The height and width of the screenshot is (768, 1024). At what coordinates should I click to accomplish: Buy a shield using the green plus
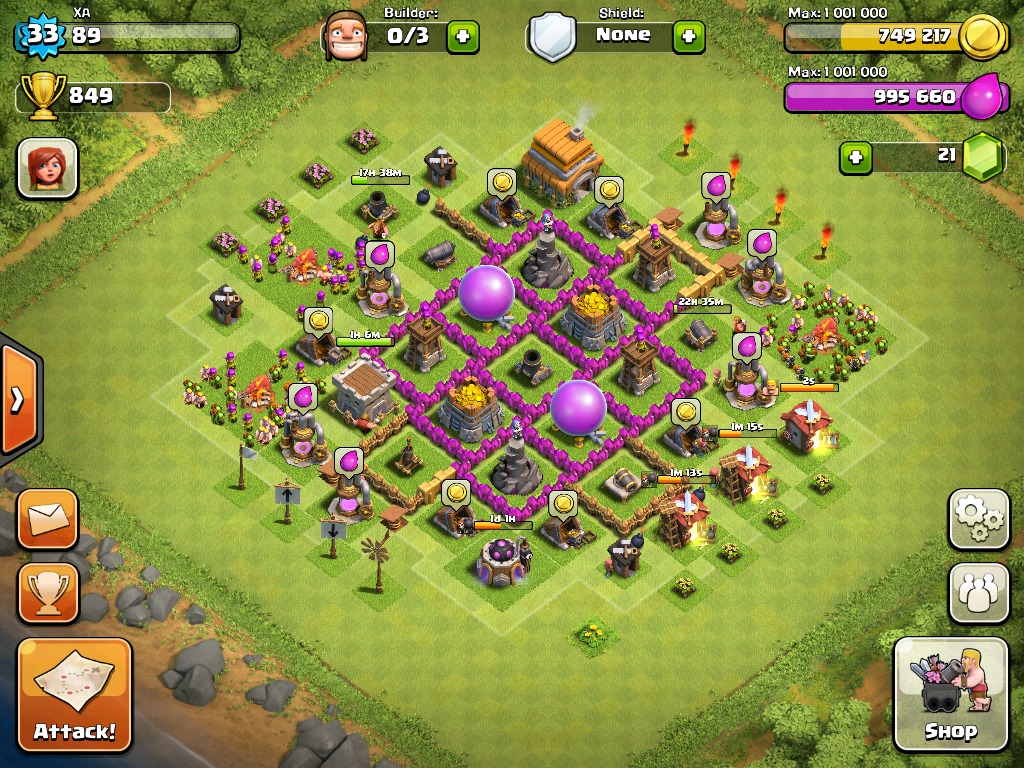pyautogui.click(x=688, y=37)
